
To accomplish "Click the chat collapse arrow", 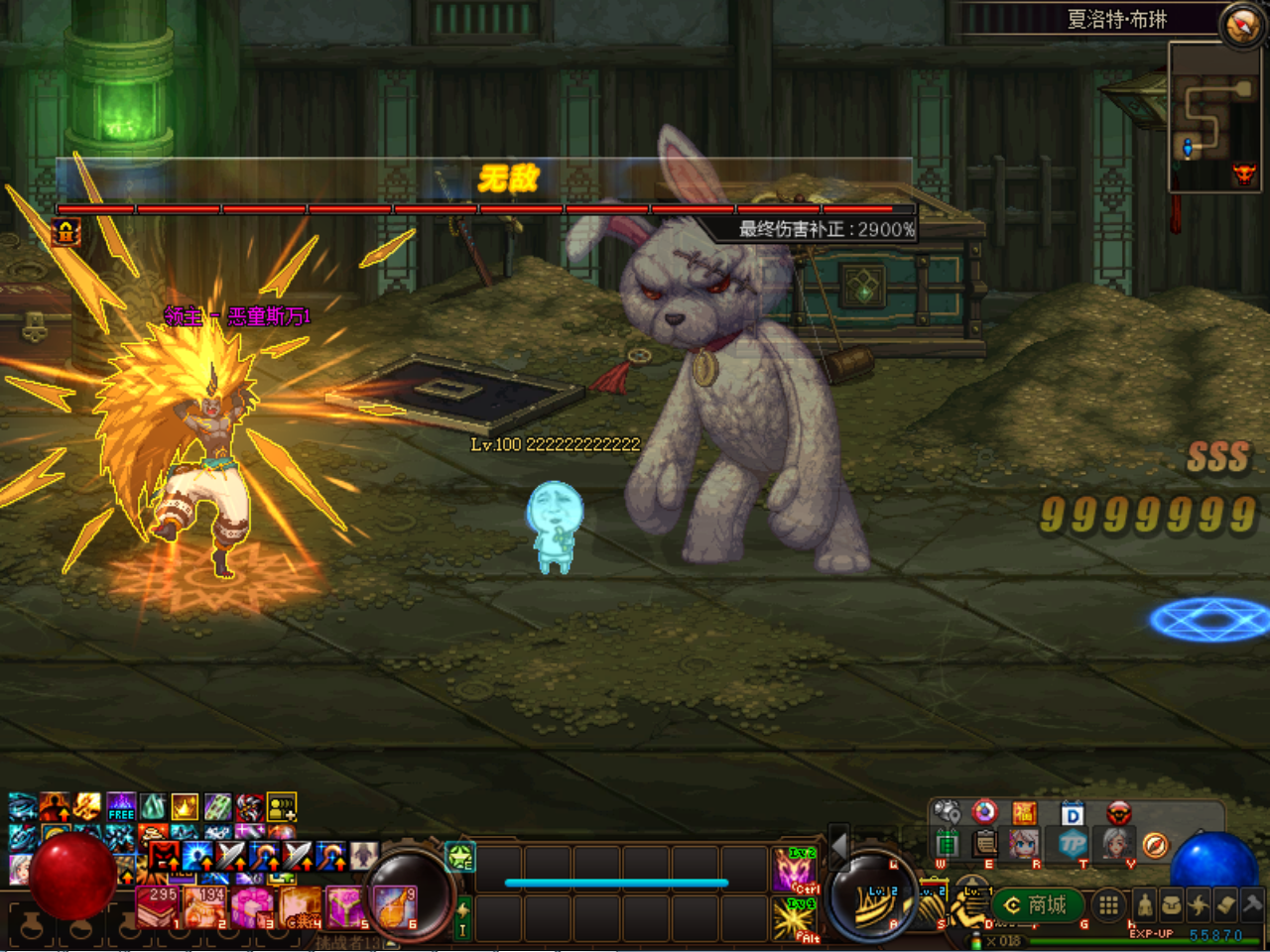I will [838, 845].
